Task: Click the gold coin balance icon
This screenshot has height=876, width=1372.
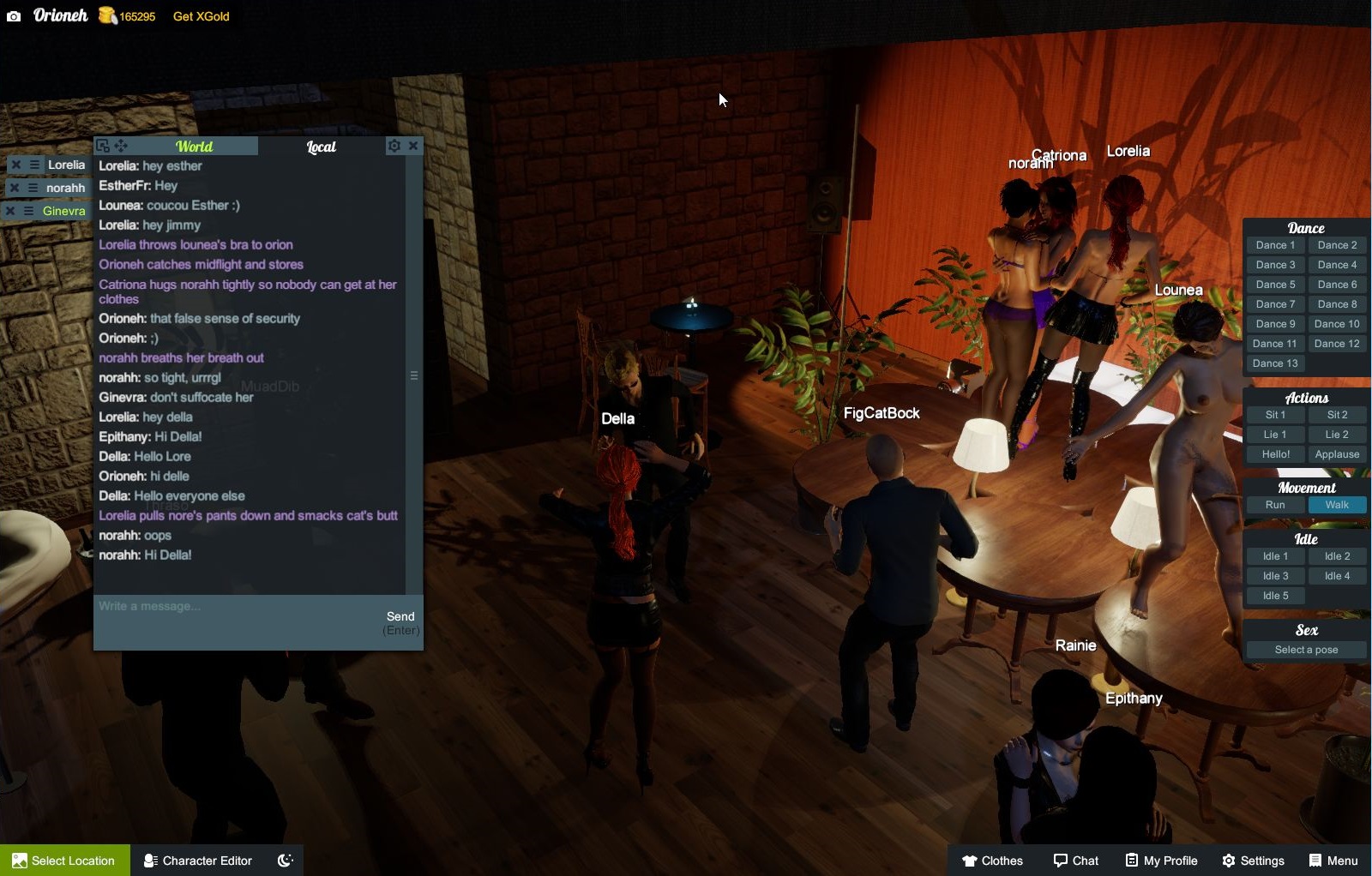Action: (x=106, y=15)
